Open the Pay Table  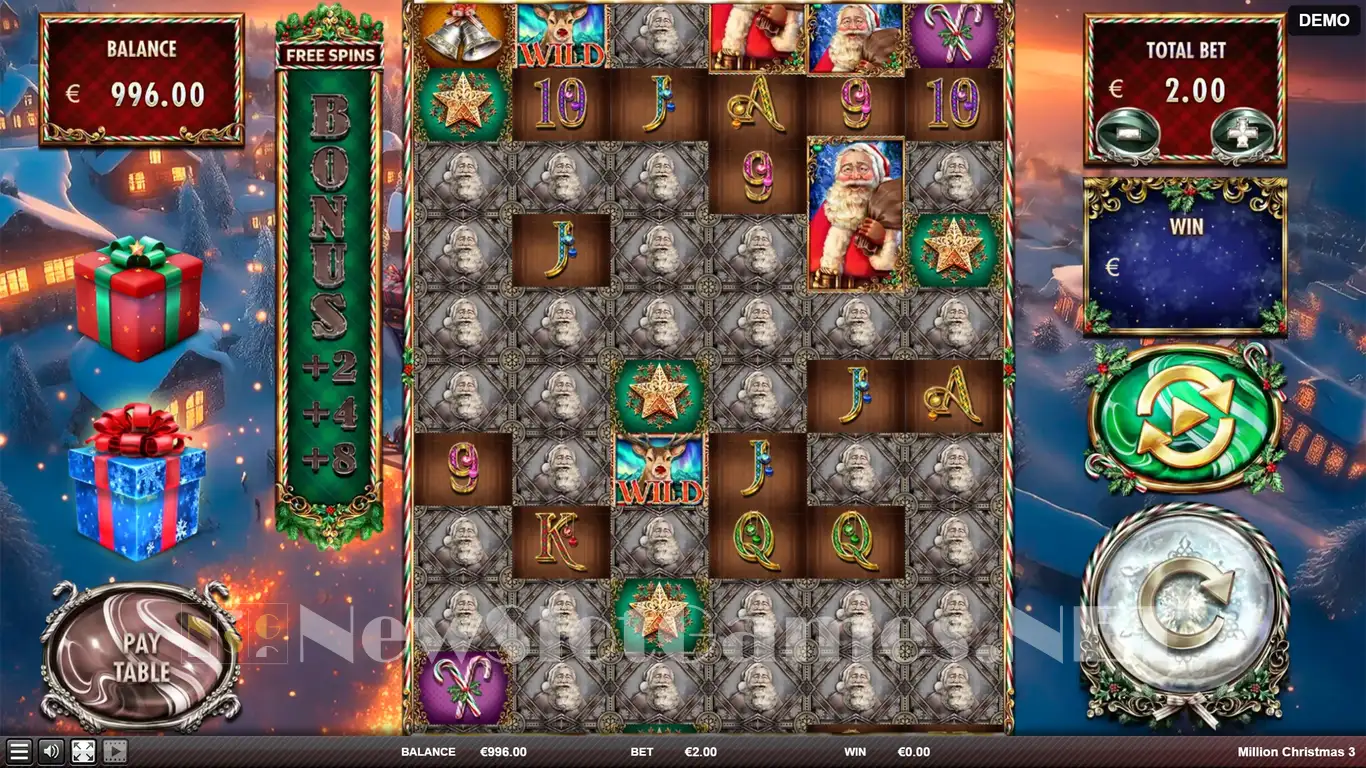coord(140,656)
